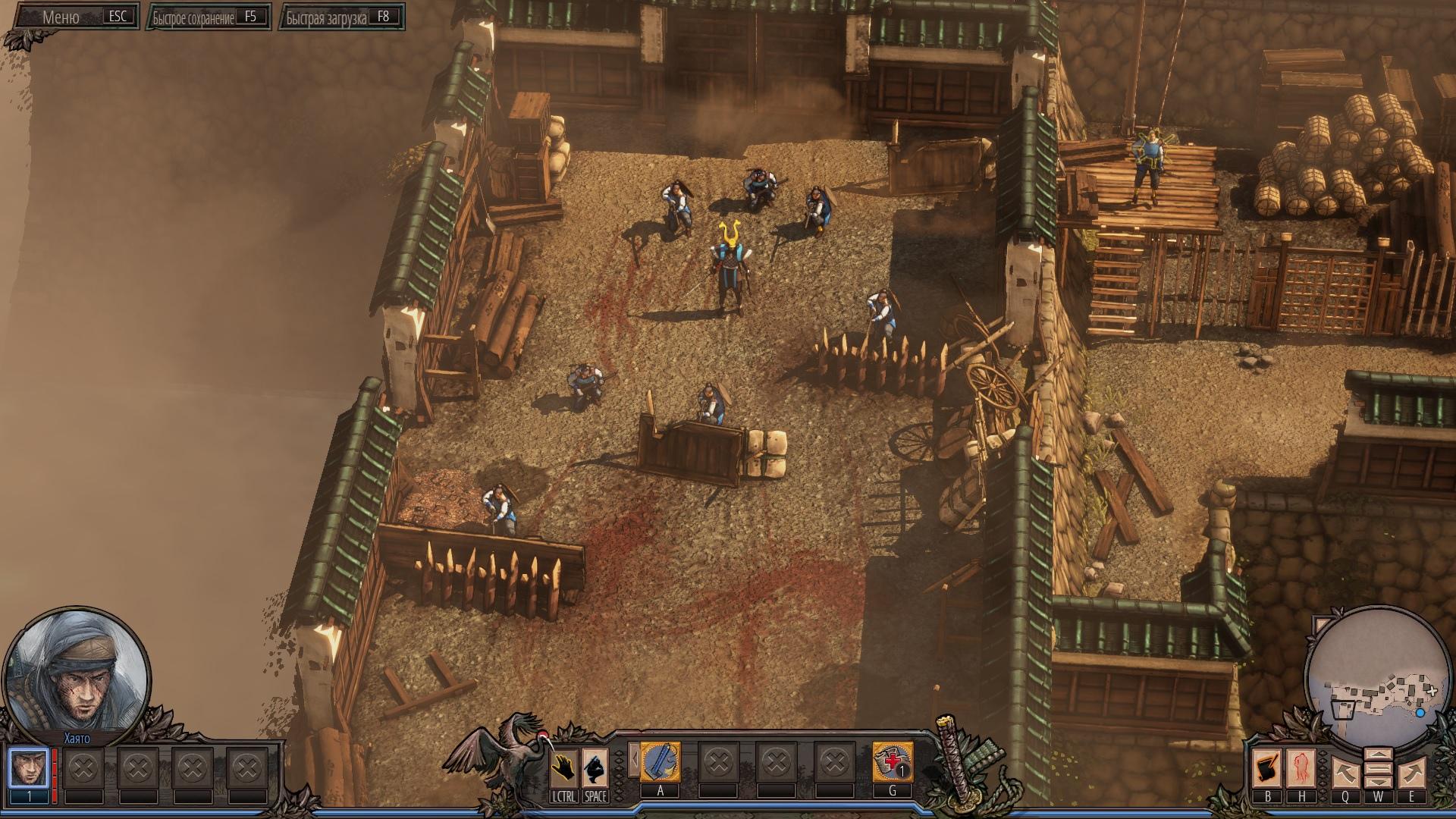Click the camera zoom up triangle button
1456x819 pixels.
point(1378,755)
